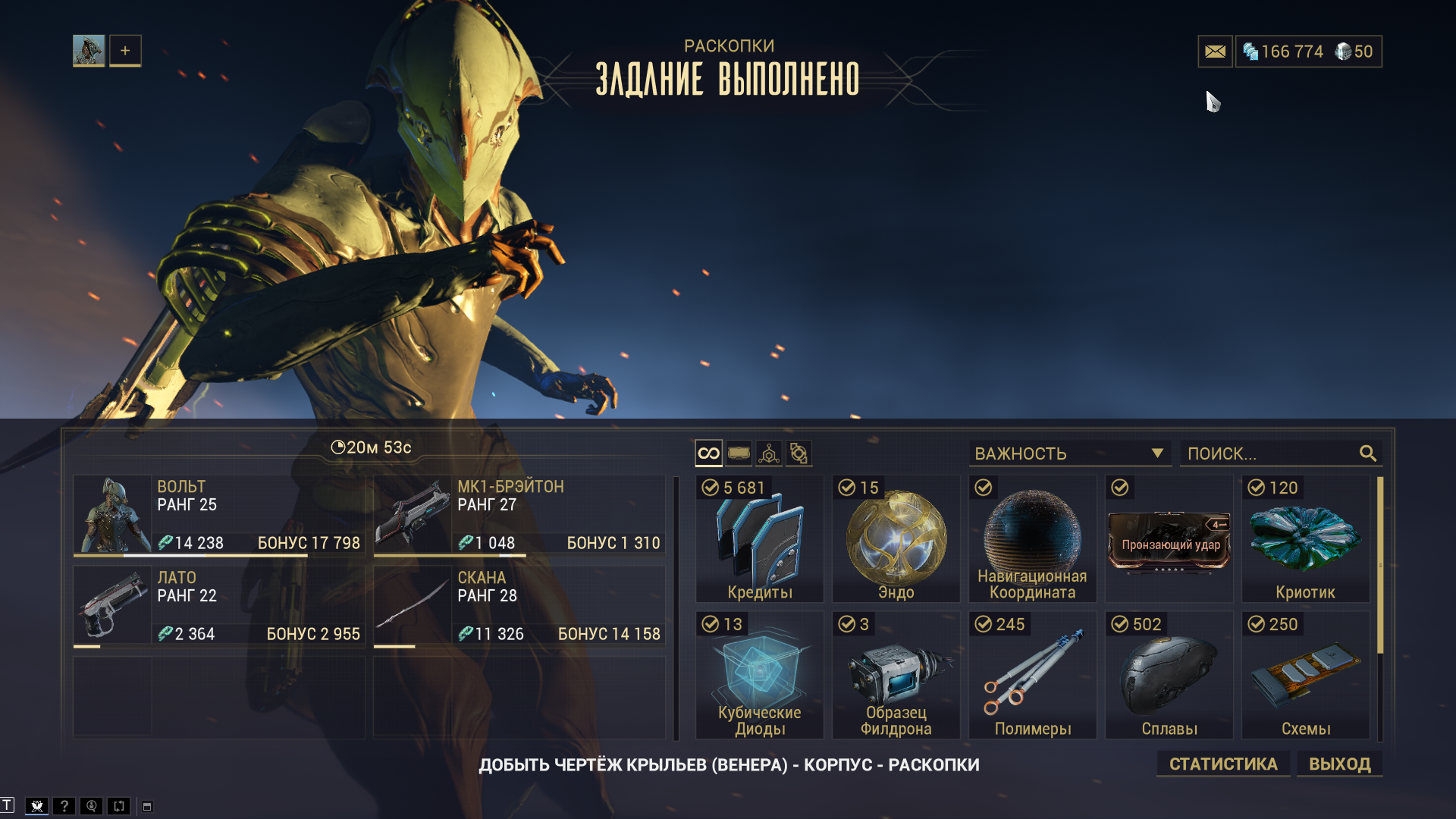Image resolution: width=1456 pixels, height=819 pixels.
Task: Select the Схемы reward tile
Action: pos(1305,676)
